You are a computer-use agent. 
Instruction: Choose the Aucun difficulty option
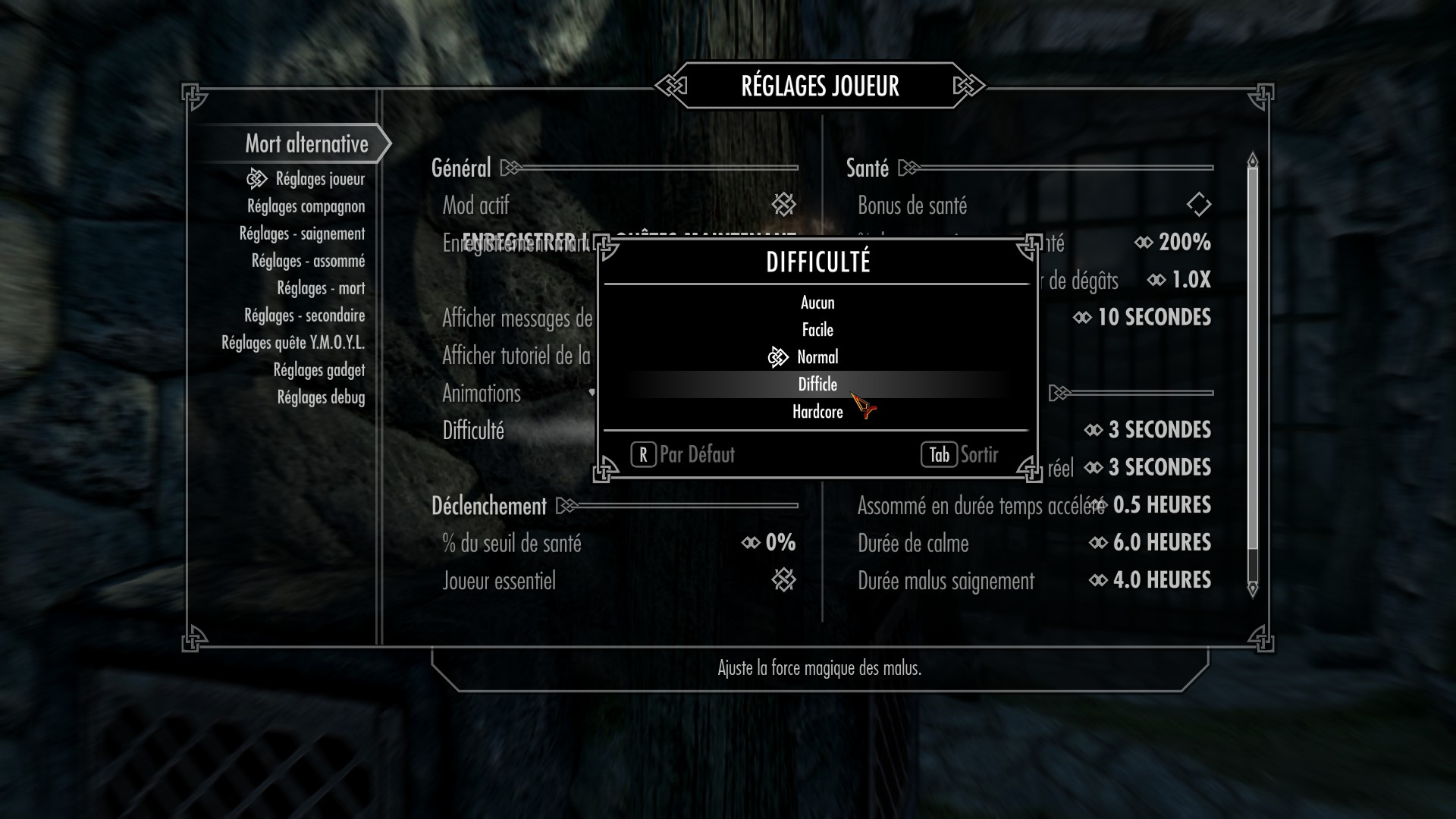point(817,303)
